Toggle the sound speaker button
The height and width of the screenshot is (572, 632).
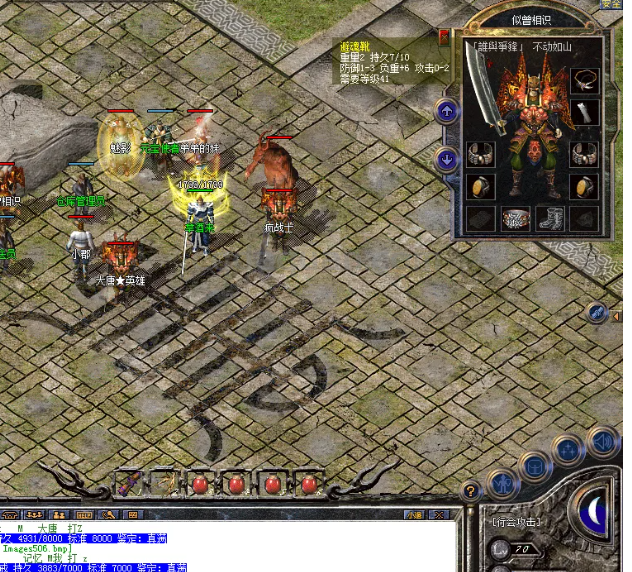coord(602,439)
